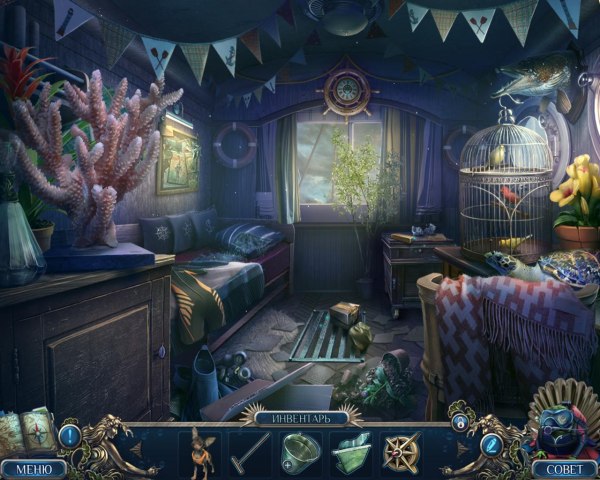Screen dimensions: 600x480
Task: Show next inventory items with right arrow
Action: coord(462,449)
